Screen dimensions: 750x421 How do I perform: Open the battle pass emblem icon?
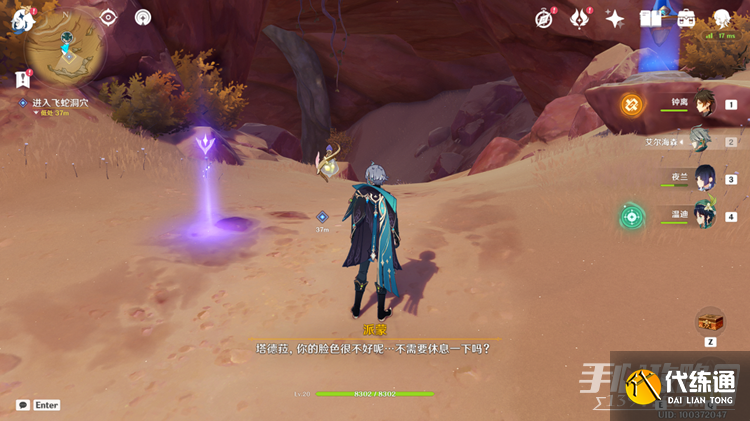tap(579, 18)
